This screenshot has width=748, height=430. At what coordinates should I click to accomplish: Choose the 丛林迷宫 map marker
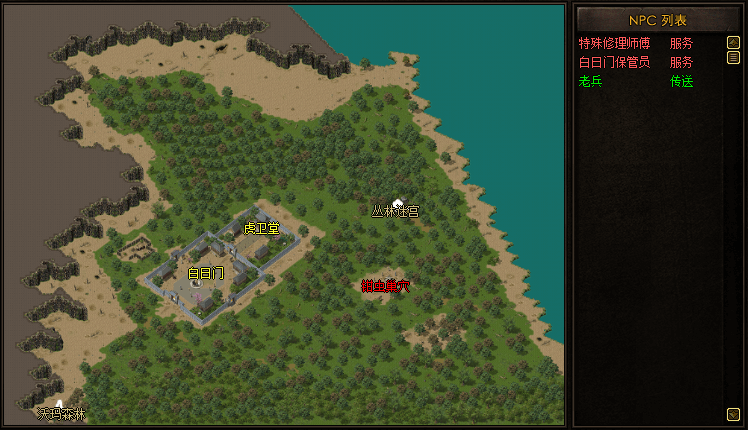[x=395, y=211]
